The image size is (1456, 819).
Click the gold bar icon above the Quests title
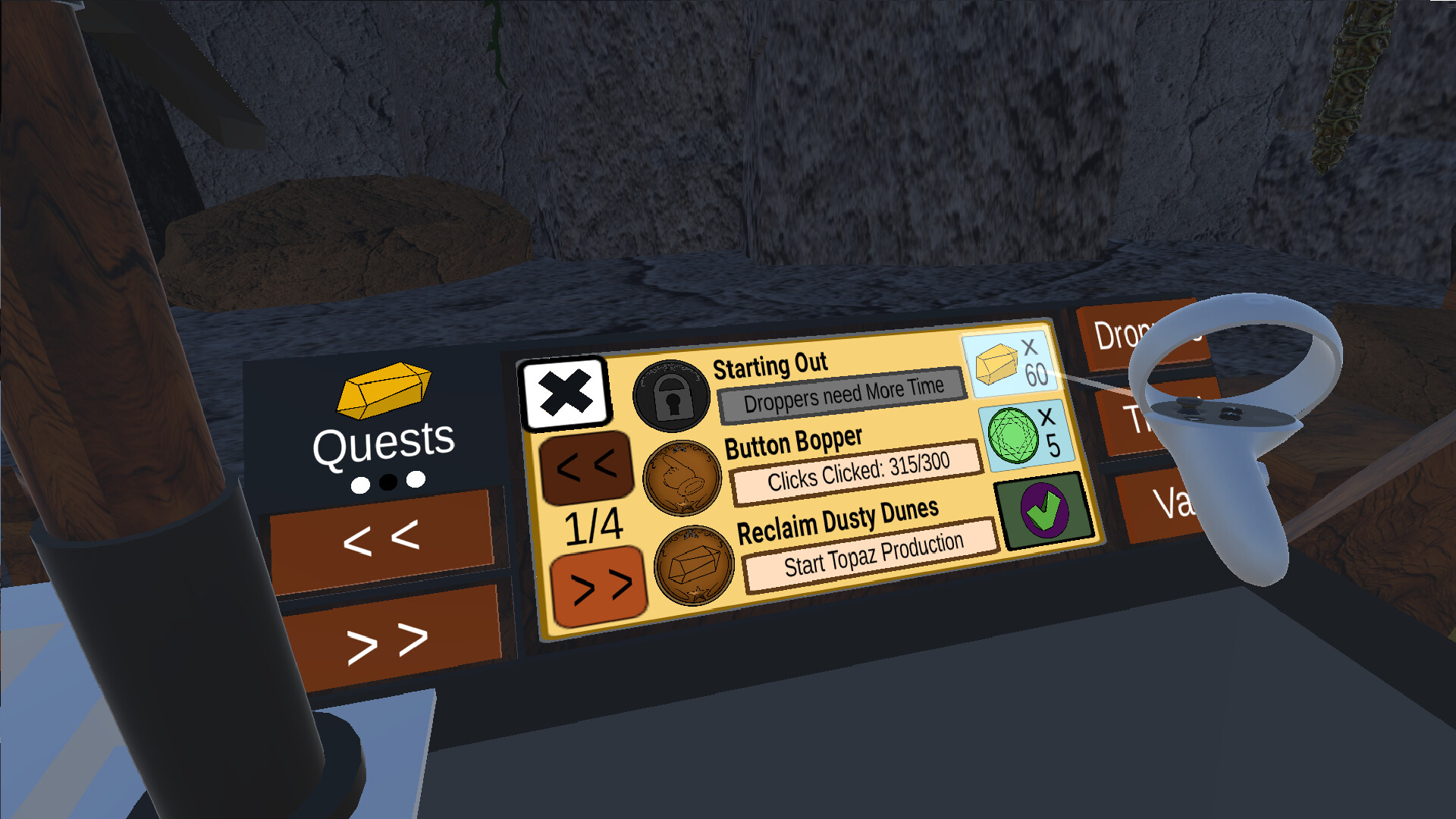tap(383, 388)
